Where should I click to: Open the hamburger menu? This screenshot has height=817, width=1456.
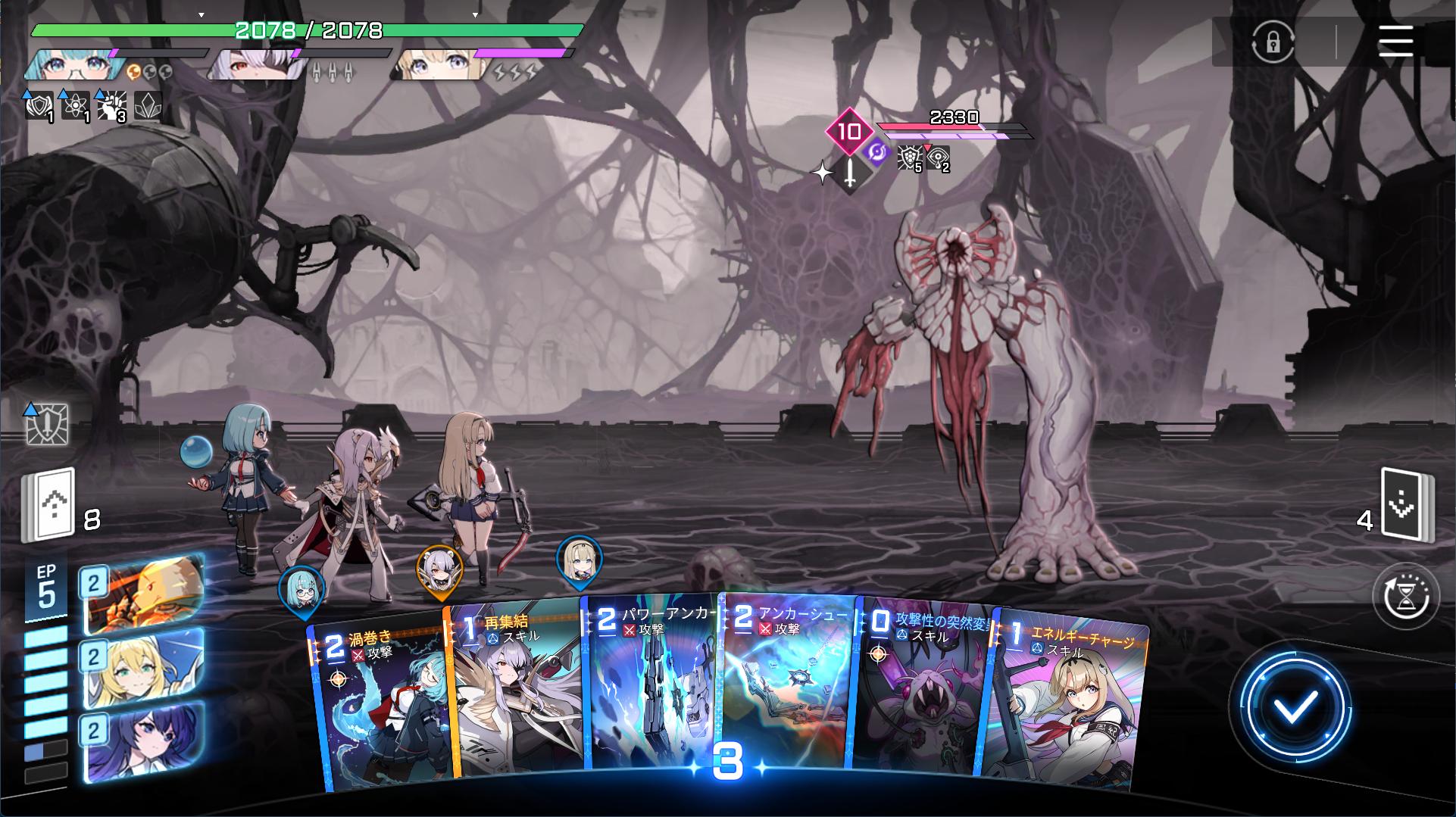coord(1395,41)
